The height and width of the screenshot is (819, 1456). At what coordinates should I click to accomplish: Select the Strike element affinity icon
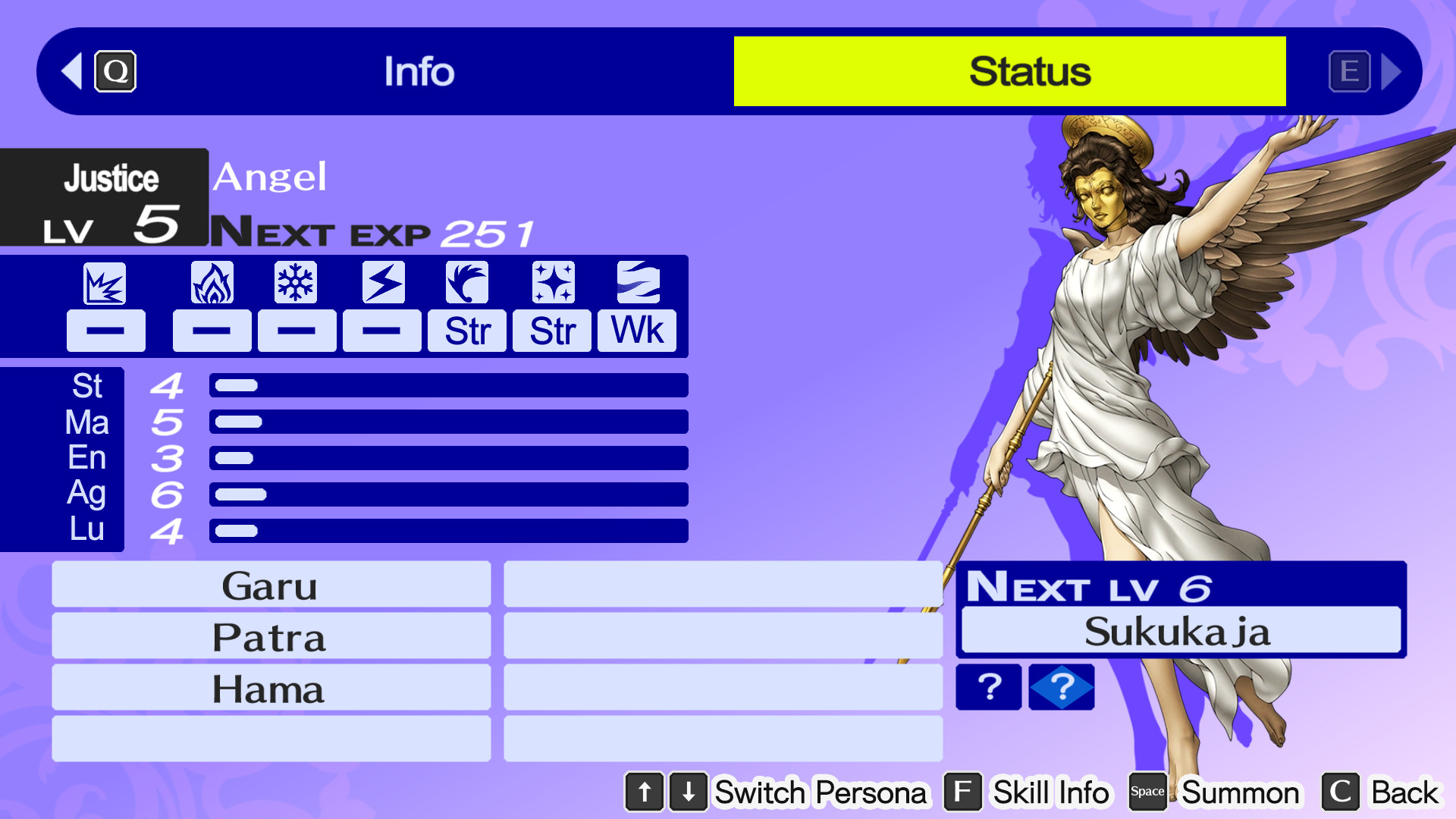tap(105, 282)
